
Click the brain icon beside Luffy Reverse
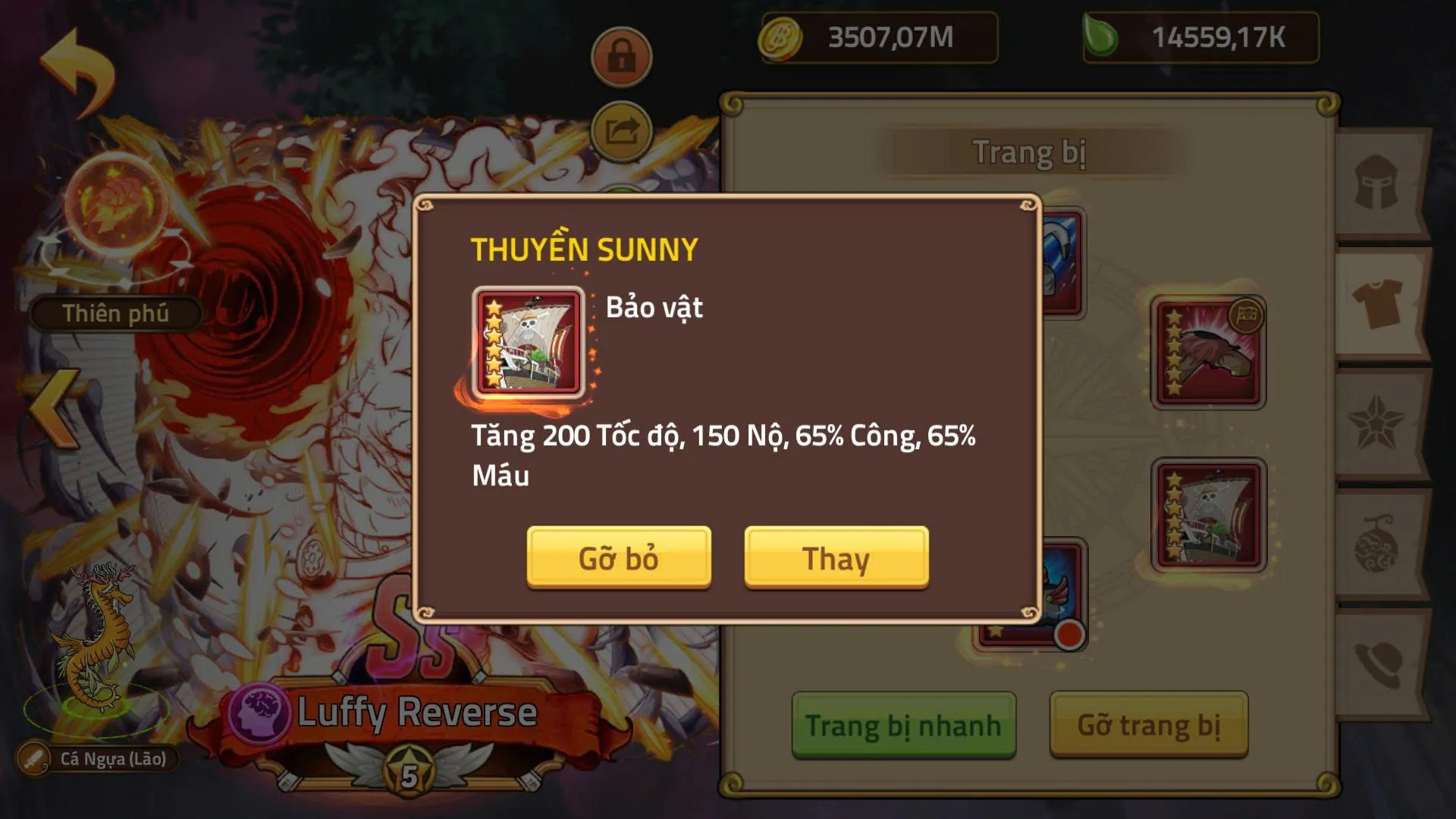(x=261, y=711)
